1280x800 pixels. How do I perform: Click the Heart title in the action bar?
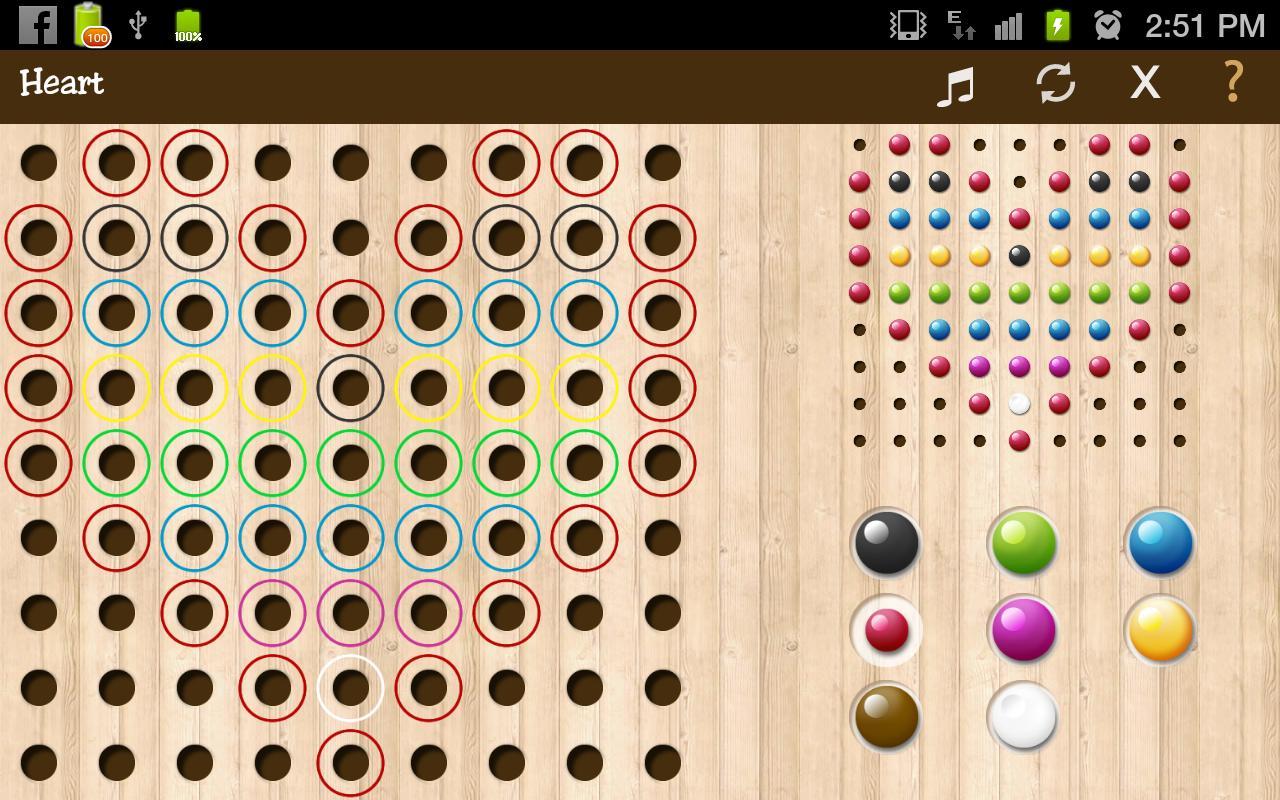tap(61, 84)
